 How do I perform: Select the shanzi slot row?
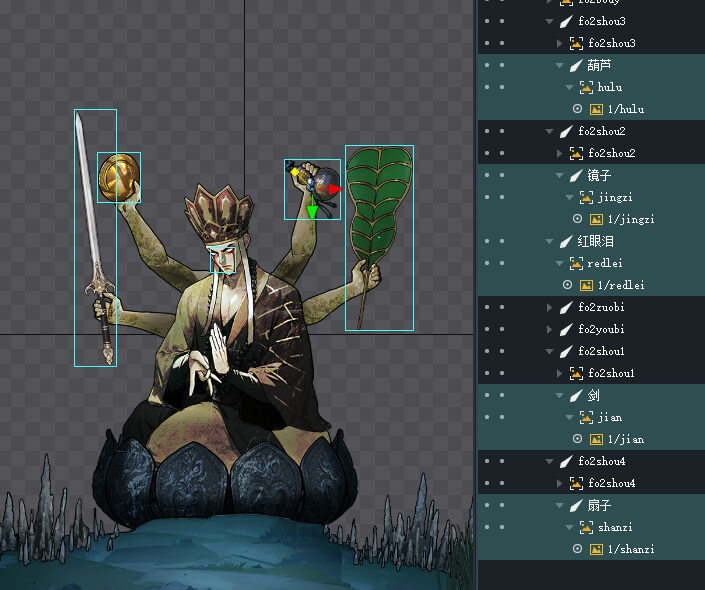[x=615, y=527]
